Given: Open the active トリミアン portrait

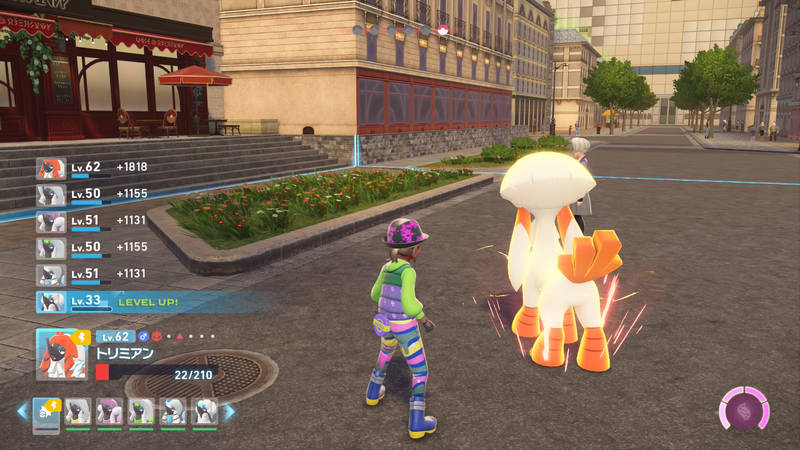Looking at the screenshot, I should (x=62, y=353).
